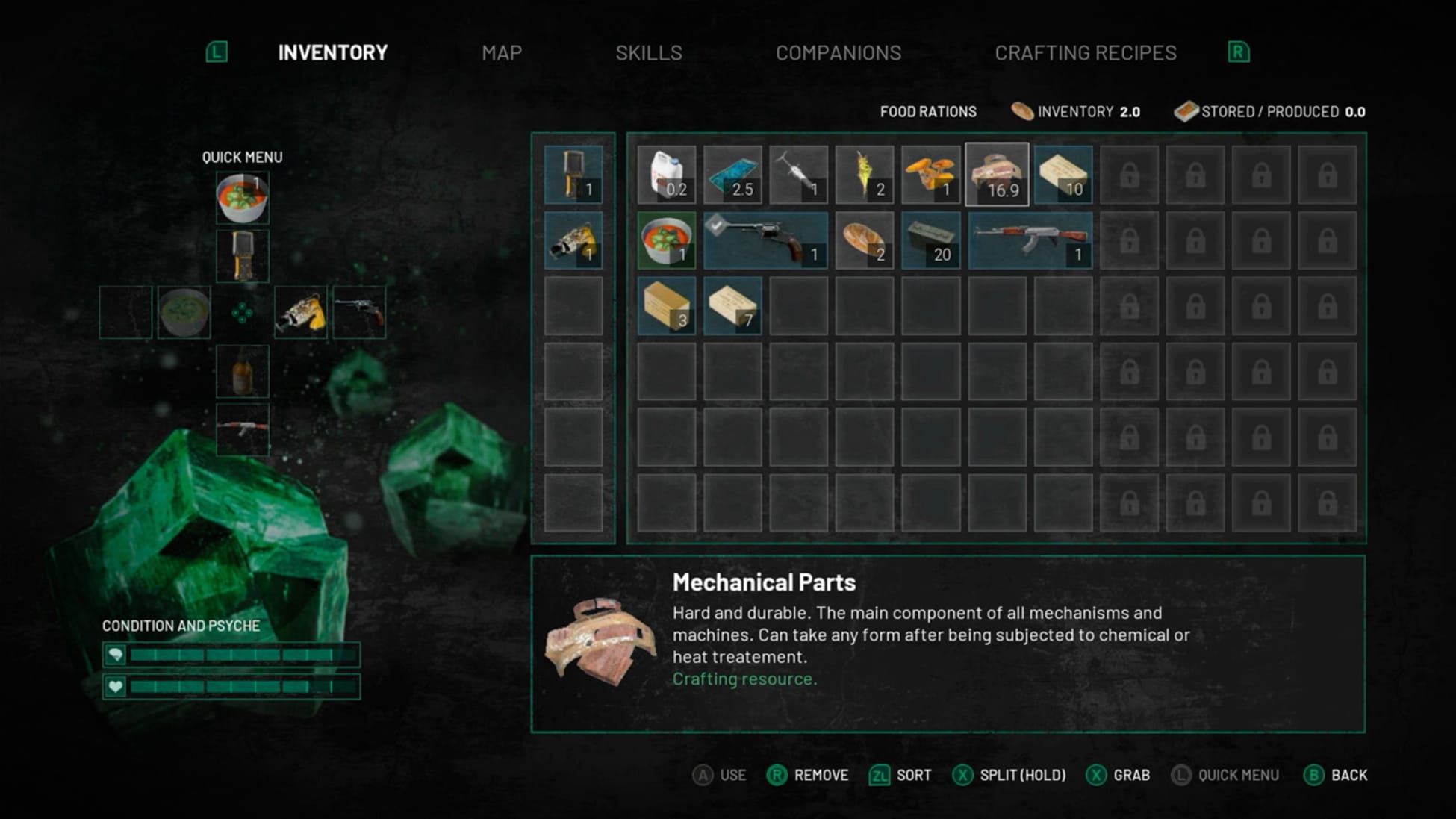The image size is (1456, 819).
Task: Open the R shoulder page selector
Action: 1239,52
